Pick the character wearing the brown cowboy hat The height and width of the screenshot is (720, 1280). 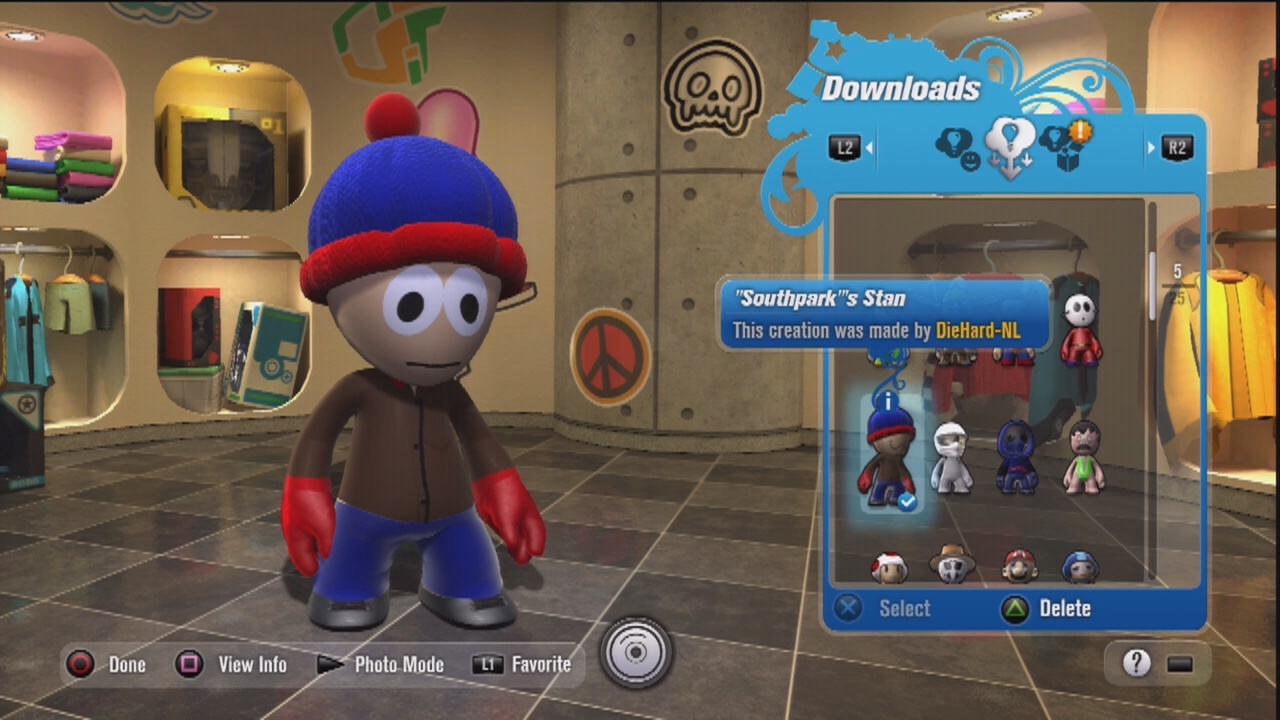tap(952, 565)
